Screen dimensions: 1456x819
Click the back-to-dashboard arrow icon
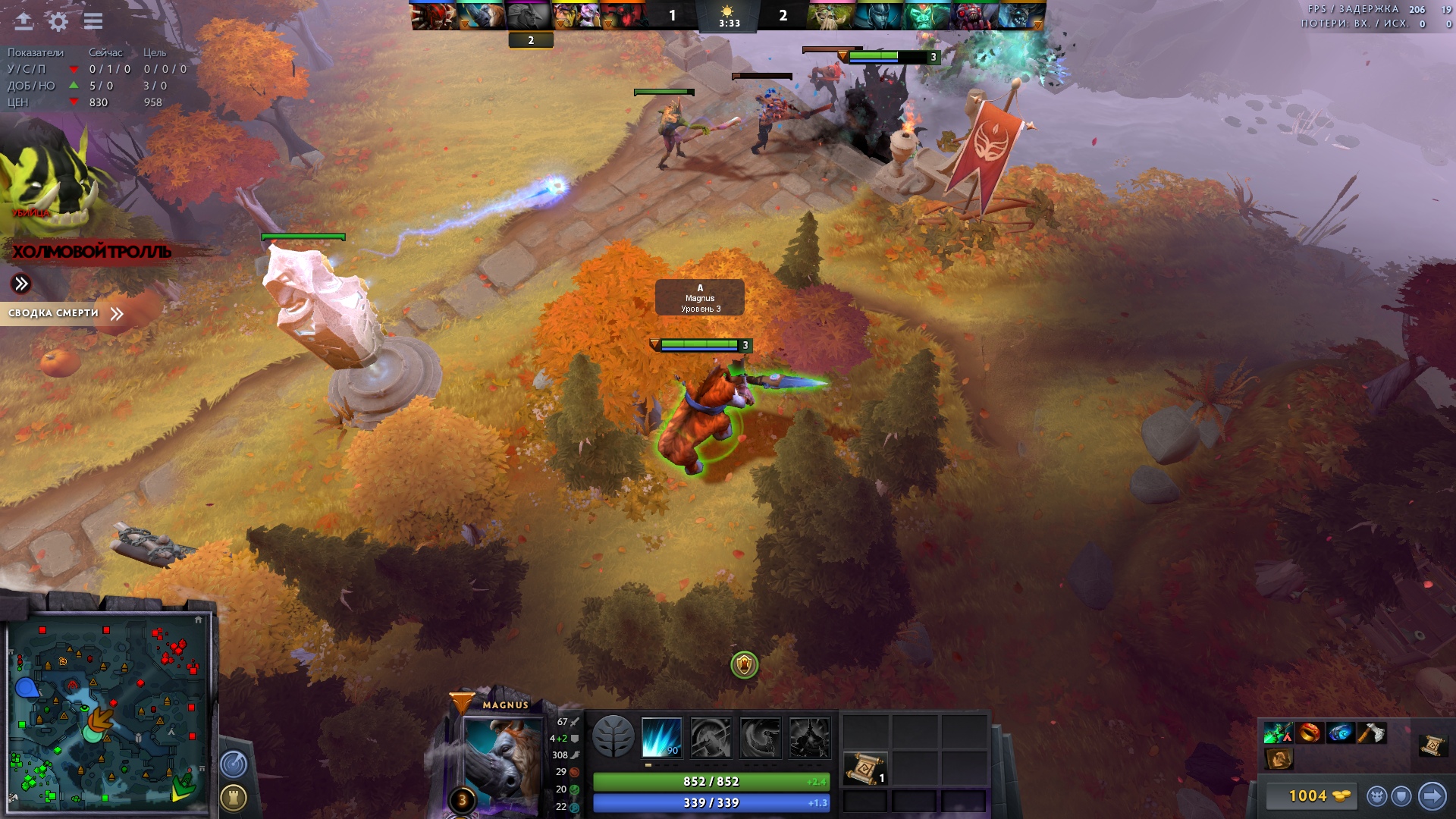(x=24, y=21)
